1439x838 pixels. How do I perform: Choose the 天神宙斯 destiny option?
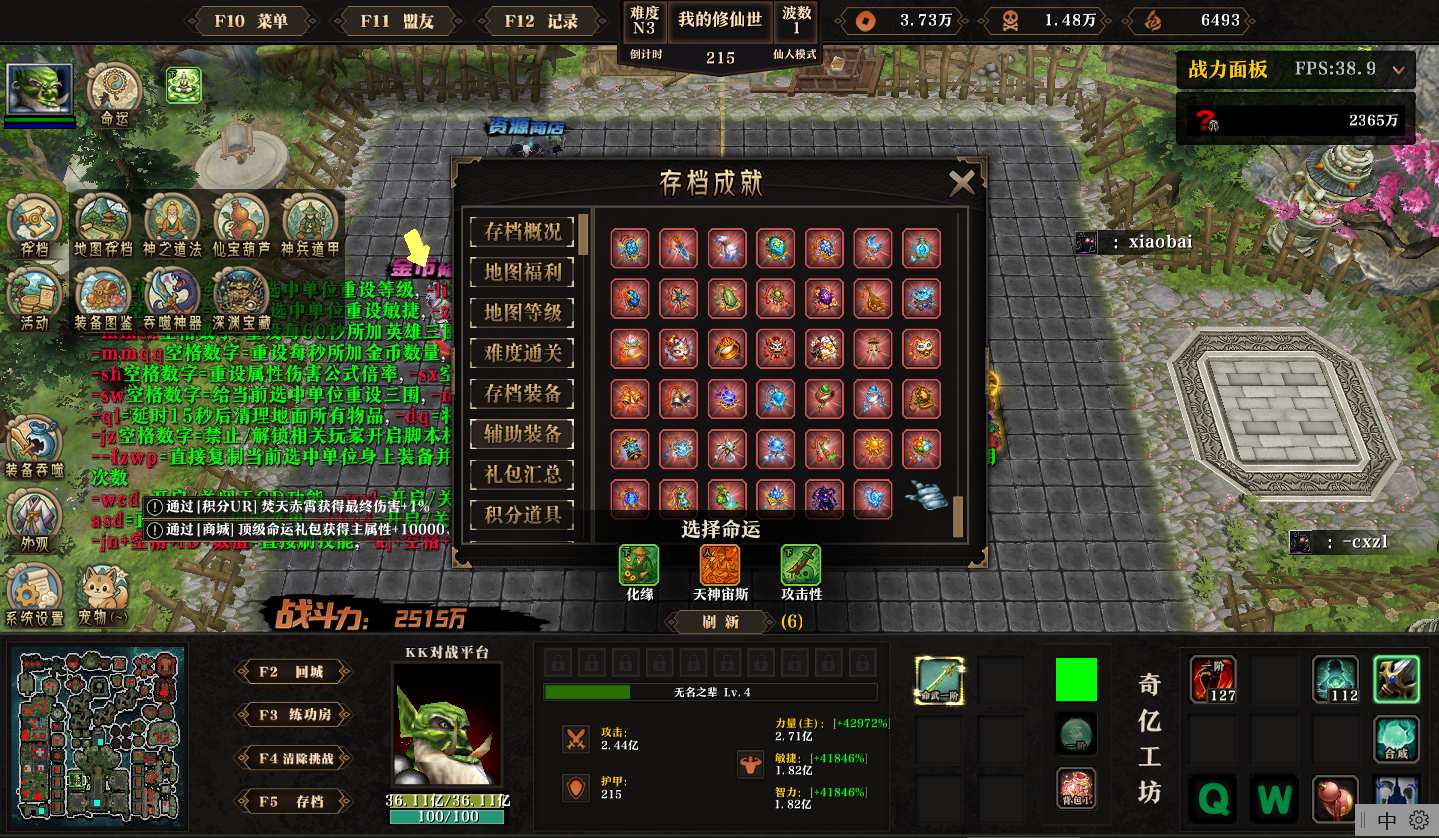click(720, 566)
